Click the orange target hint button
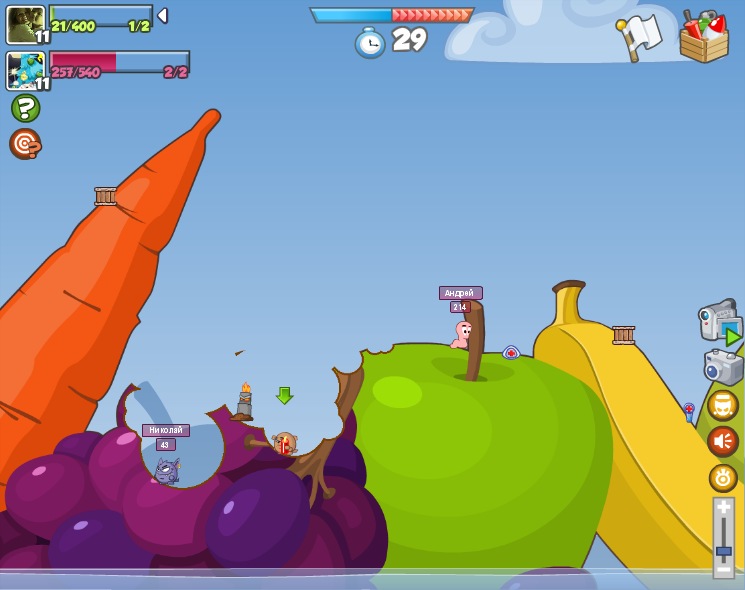 (x=25, y=144)
